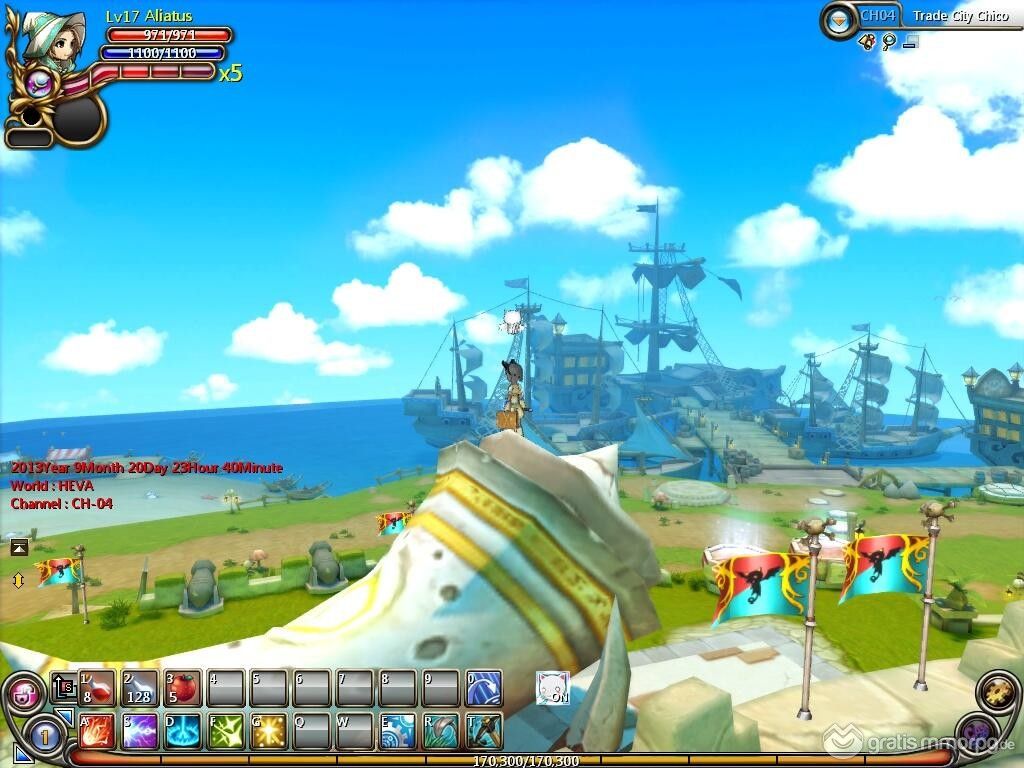
Task: Click the magnifying glass map icon
Action: coord(888,41)
